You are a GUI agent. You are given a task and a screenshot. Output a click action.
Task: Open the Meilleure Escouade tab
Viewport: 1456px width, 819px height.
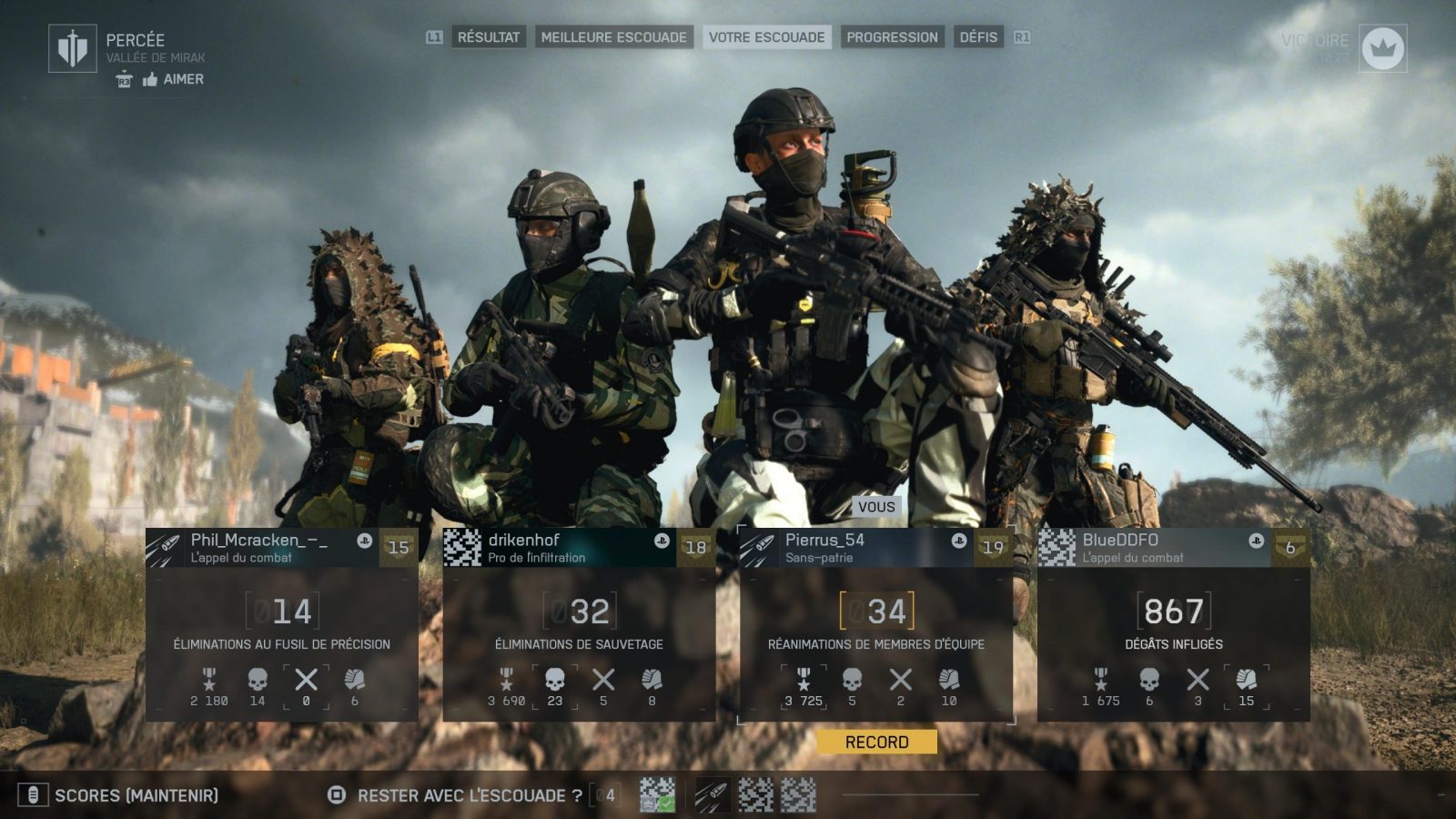[x=613, y=37]
